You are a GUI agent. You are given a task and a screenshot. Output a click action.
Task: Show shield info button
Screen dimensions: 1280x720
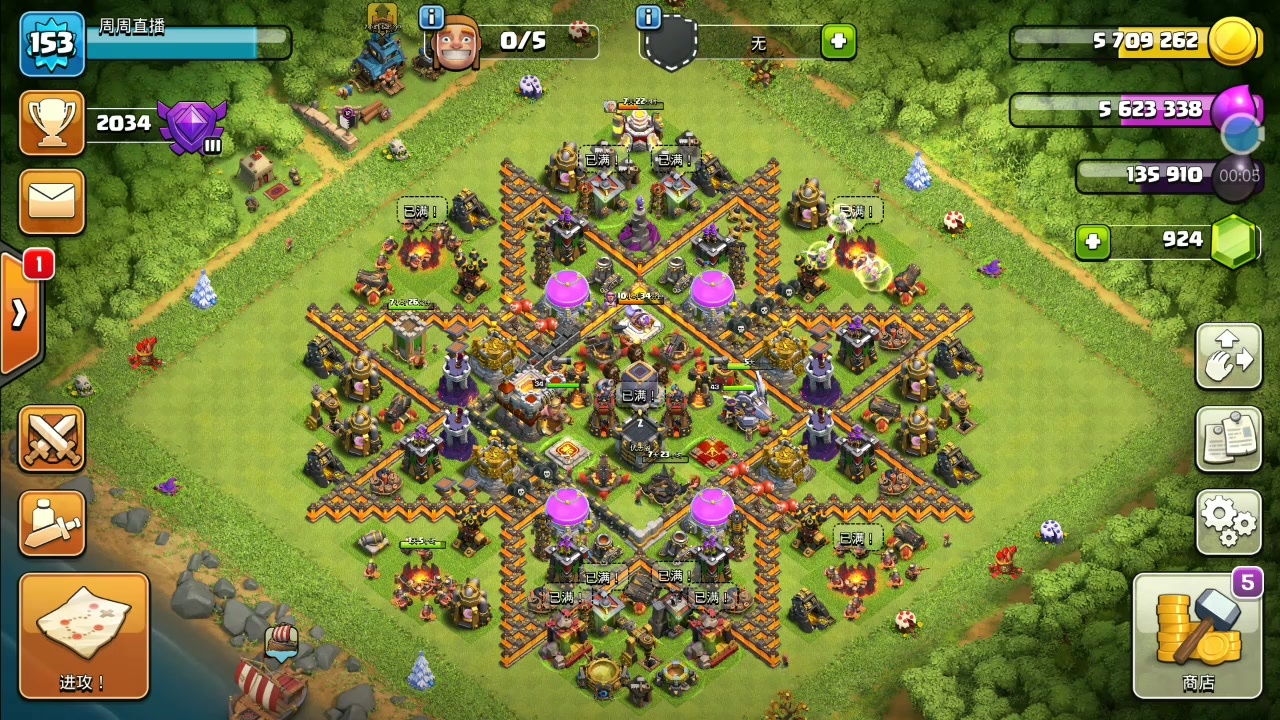click(648, 17)
